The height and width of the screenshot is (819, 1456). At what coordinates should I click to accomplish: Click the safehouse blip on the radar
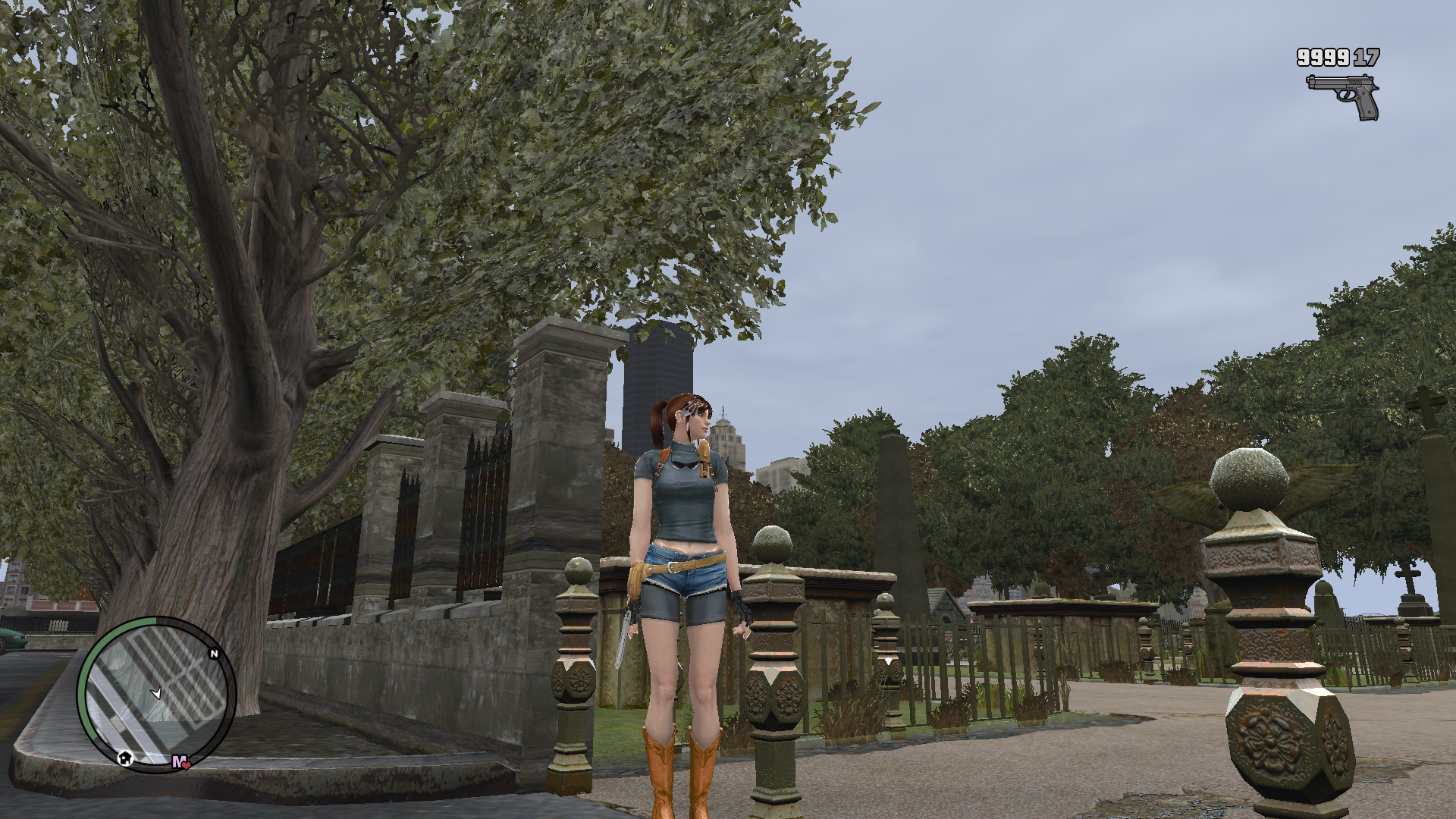[125, 757]
